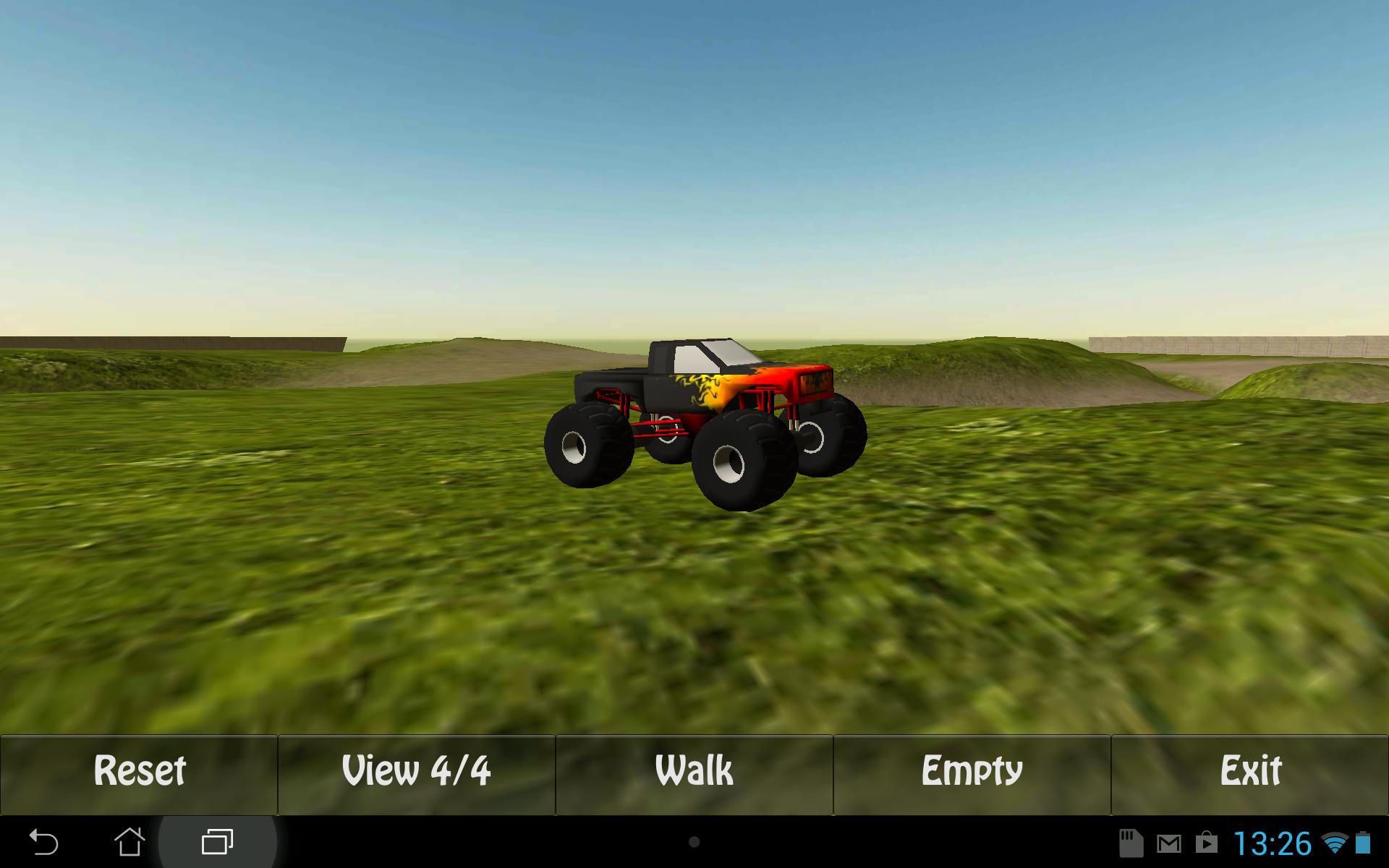Viewport: 1389px width, 868px height.
Task: Tap the battery level indicator
Action: [x=1363, y=843]
